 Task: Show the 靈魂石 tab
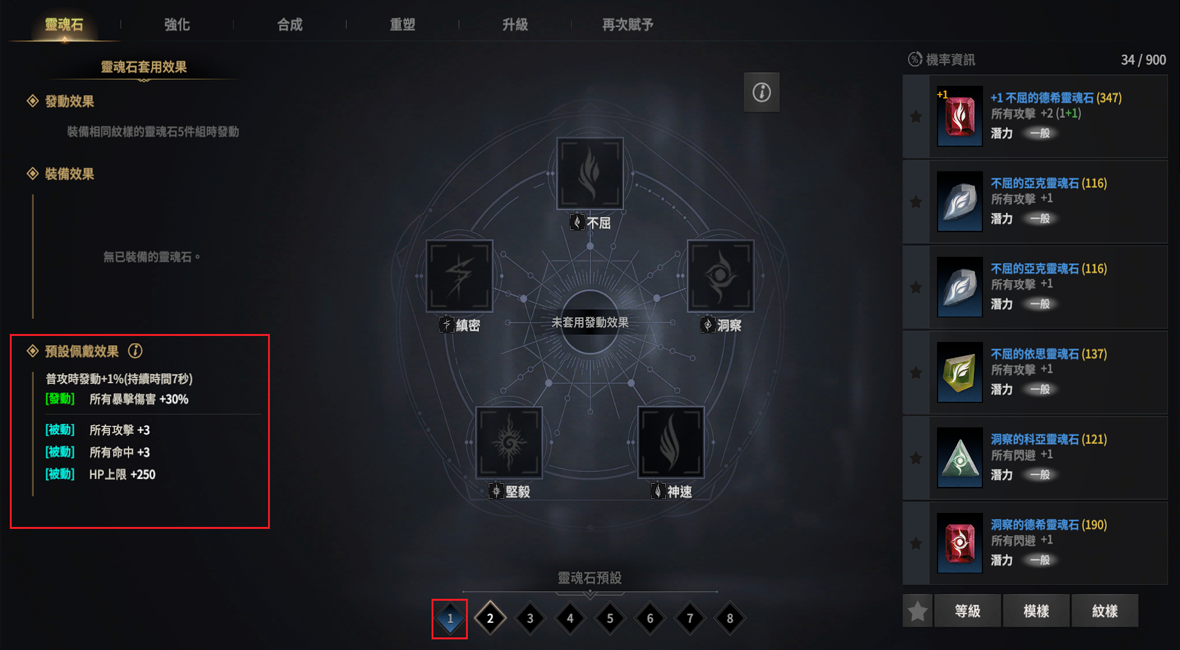pos(64,24)
